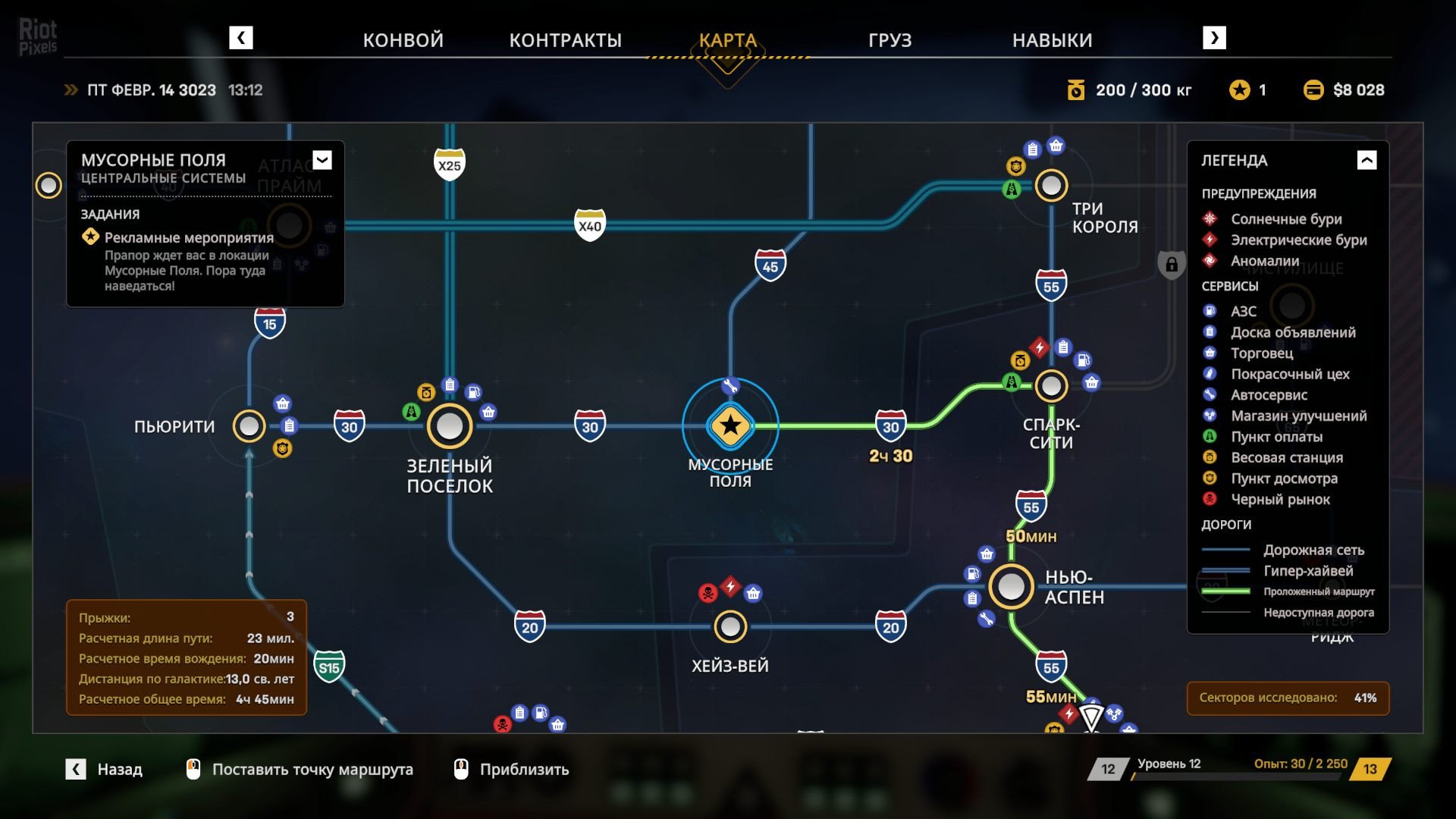Go to the Навыки tab
1456x819 pixels.
(1052, 40)
